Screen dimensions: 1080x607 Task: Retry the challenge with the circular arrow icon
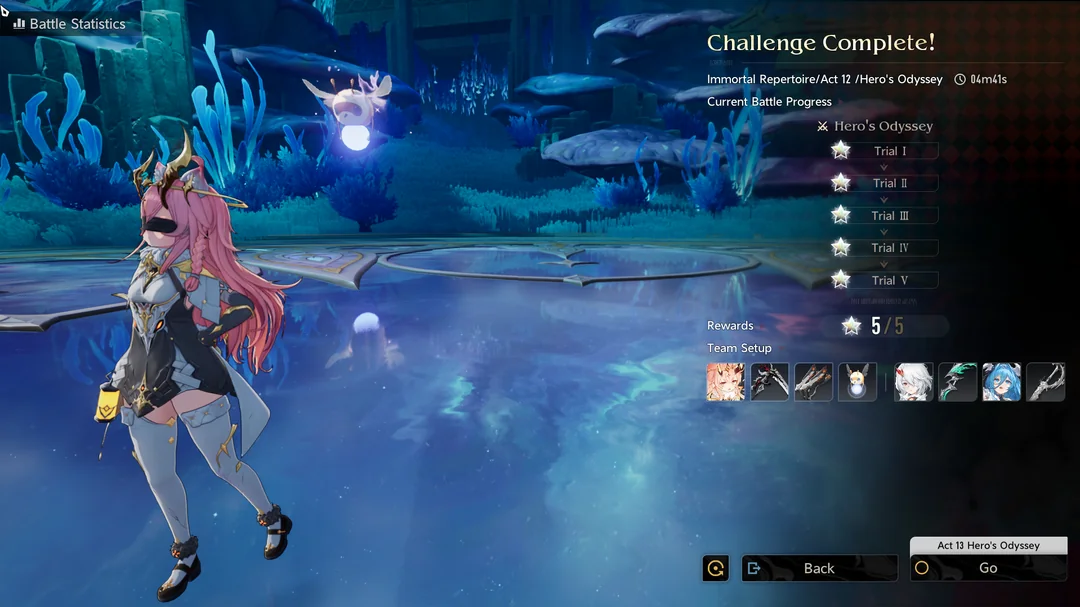click(716, 568)
